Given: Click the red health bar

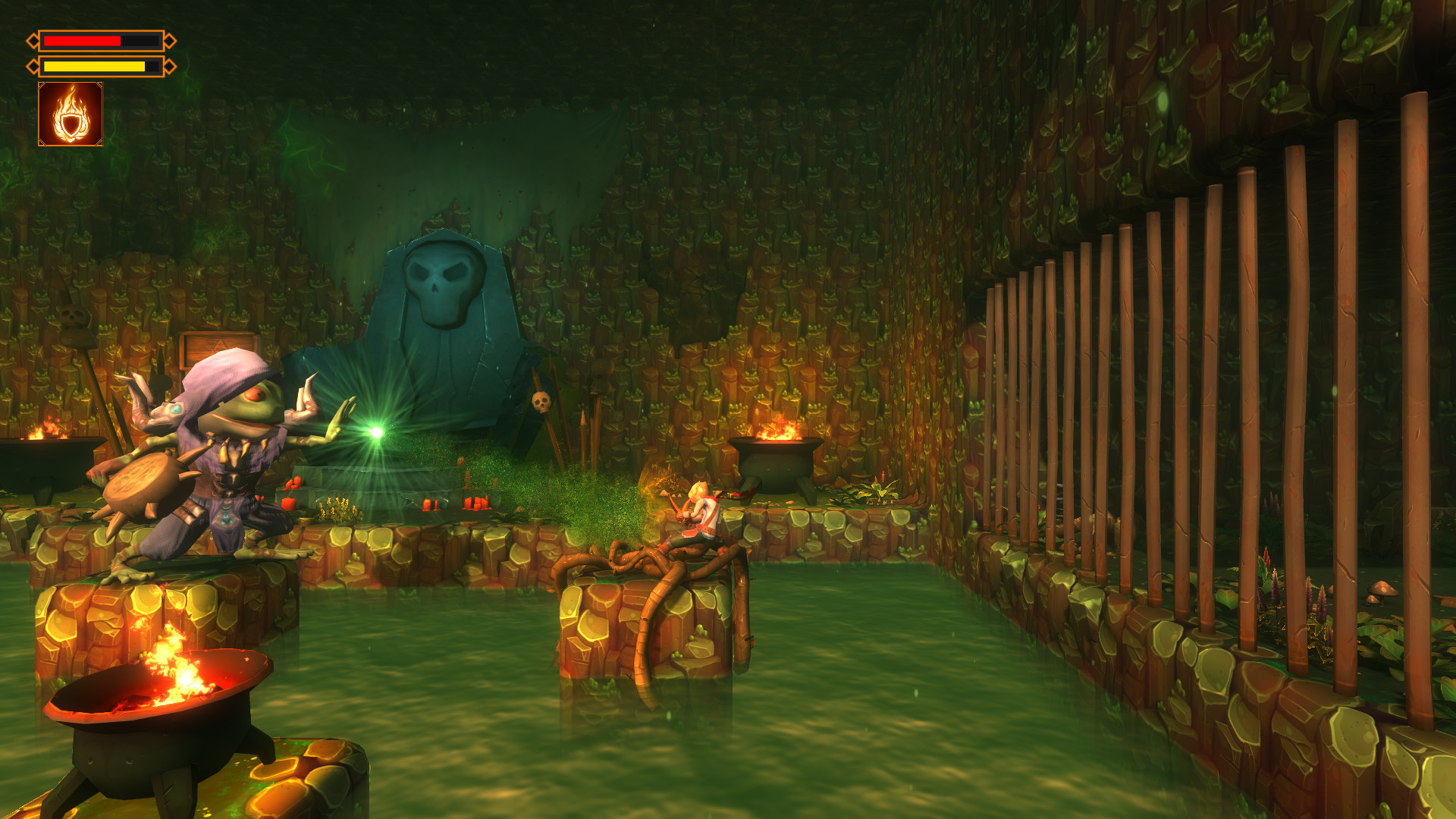Looking at the screenshot, I should coord(83,40).
